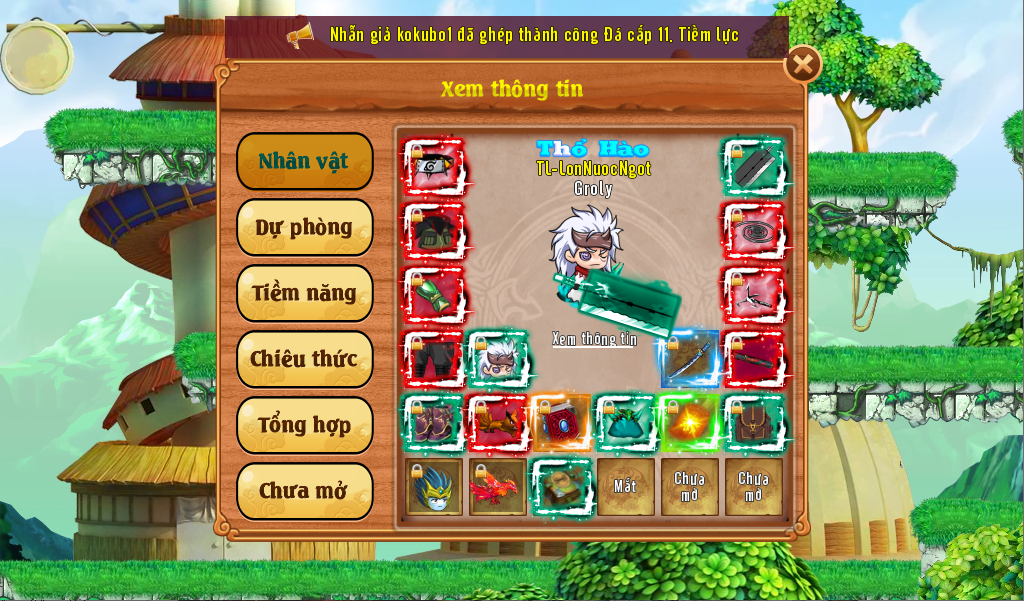Open the Tổng hợp tab
1024x601 pixels.
304,425
